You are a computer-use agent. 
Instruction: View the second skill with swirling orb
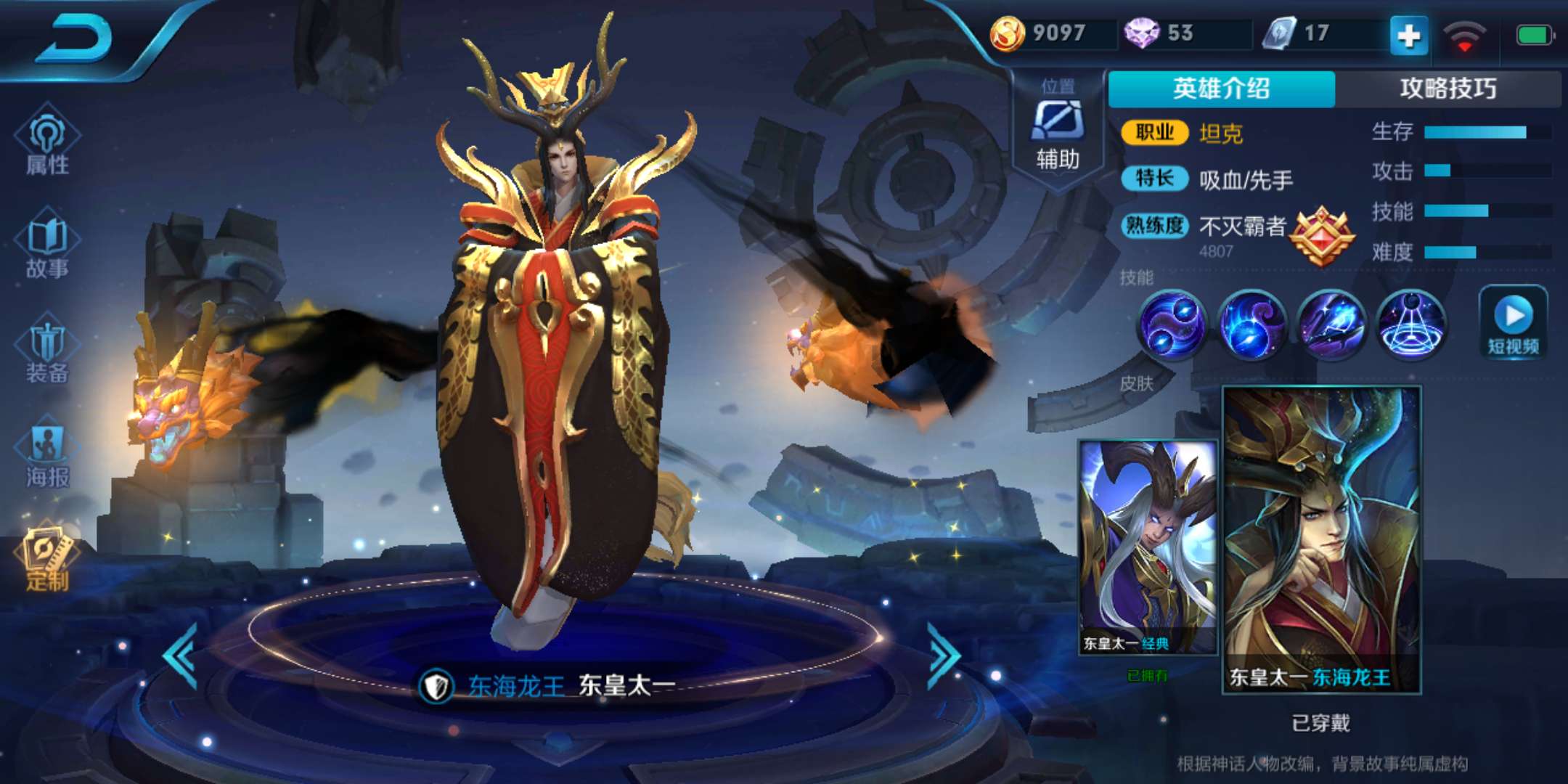[1251, 324]
